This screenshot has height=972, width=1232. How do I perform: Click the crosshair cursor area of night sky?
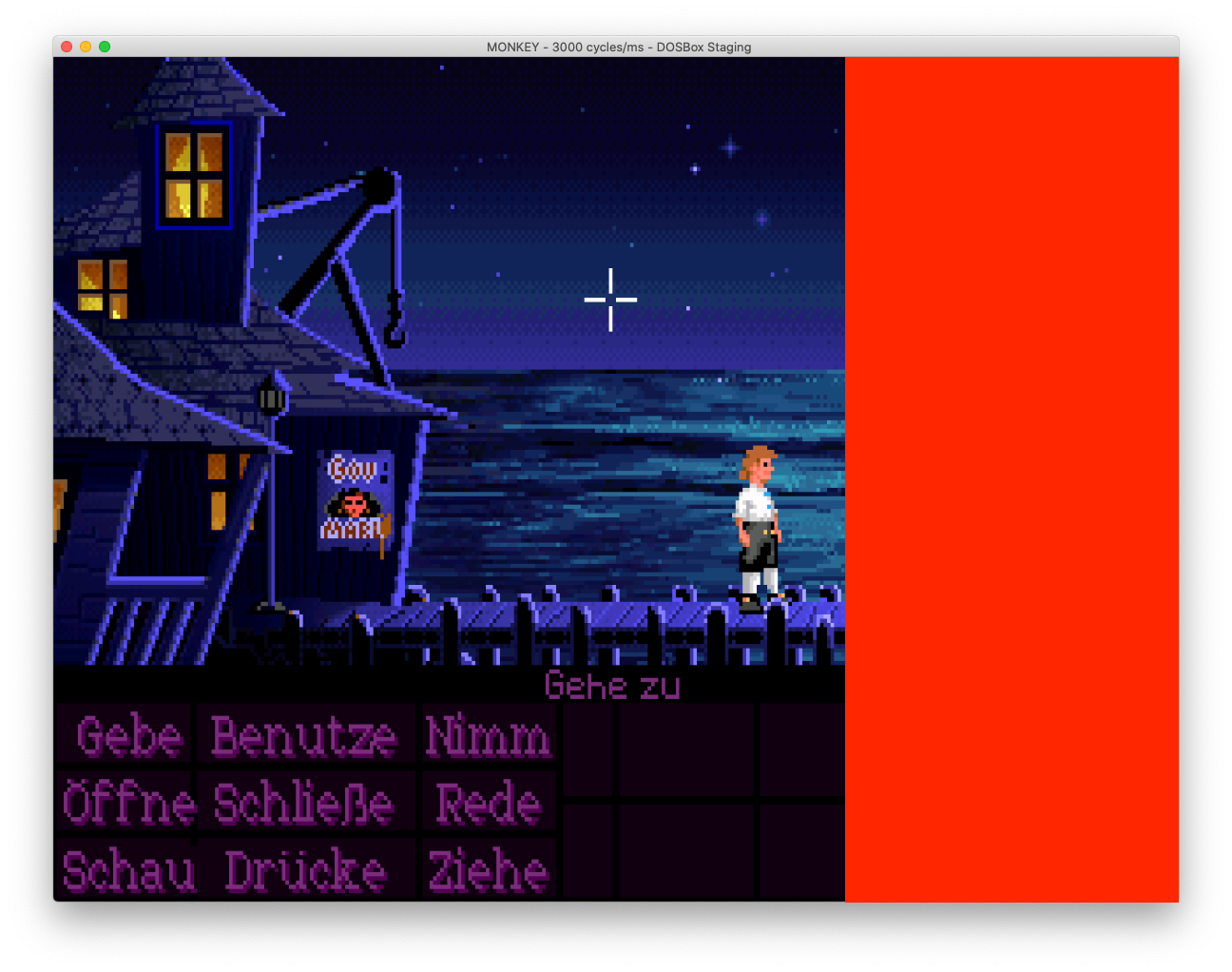pos(611,300)
